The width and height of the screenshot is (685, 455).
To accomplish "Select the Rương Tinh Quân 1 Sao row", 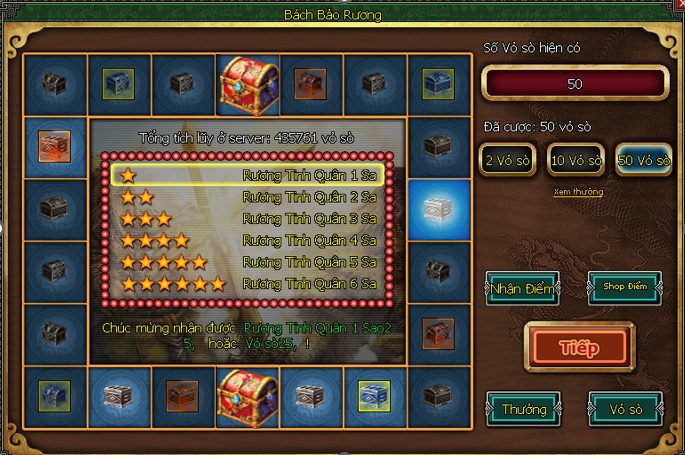I will (x=246, y=175).
